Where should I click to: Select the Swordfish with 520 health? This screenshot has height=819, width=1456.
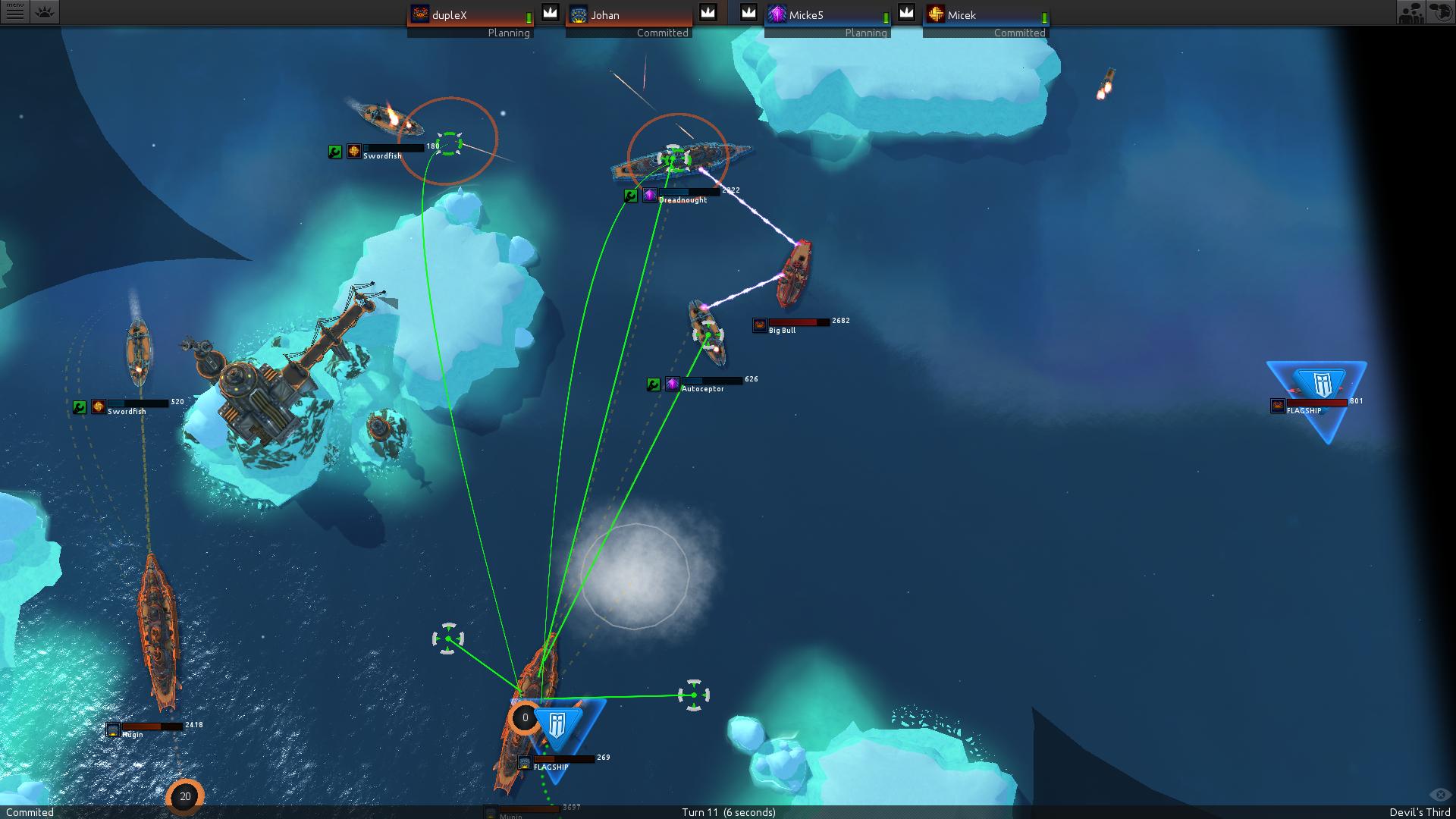127,411
